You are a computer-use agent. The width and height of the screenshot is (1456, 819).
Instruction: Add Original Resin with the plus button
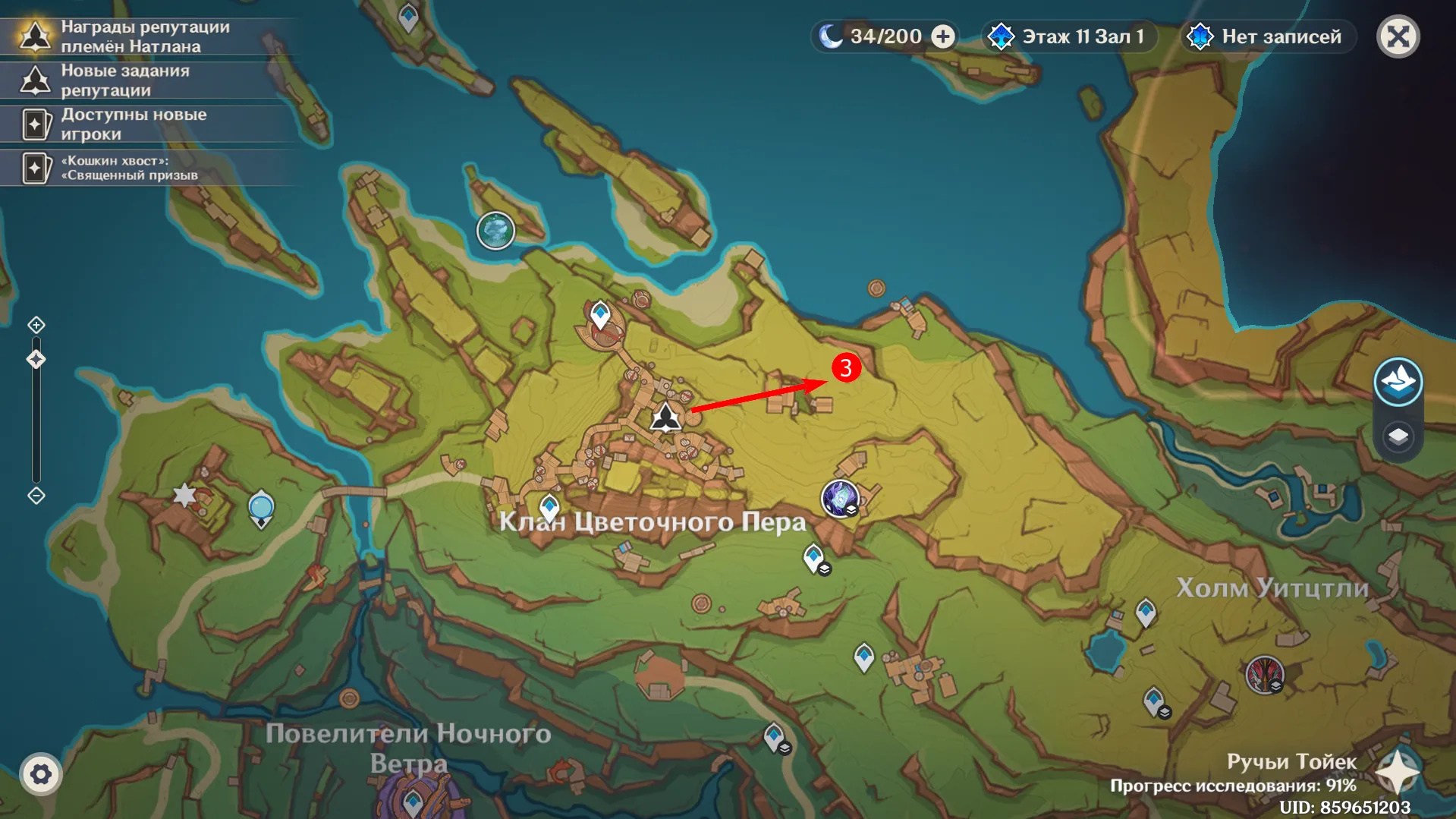[943, 36]
